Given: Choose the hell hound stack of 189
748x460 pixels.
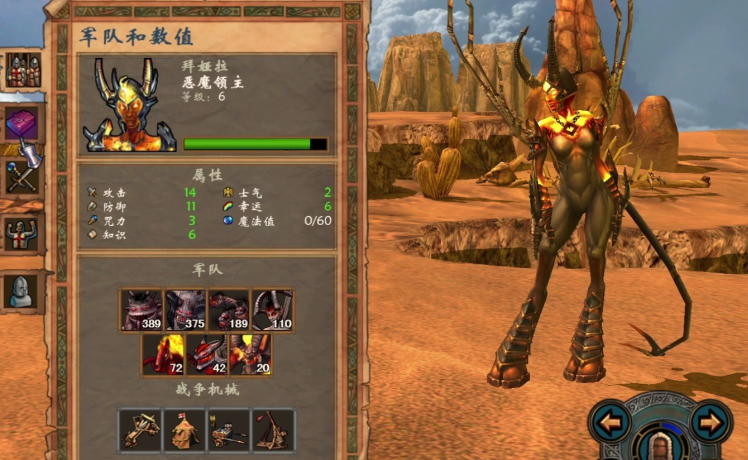Looking at the screenshot, I should pos(228,310).
